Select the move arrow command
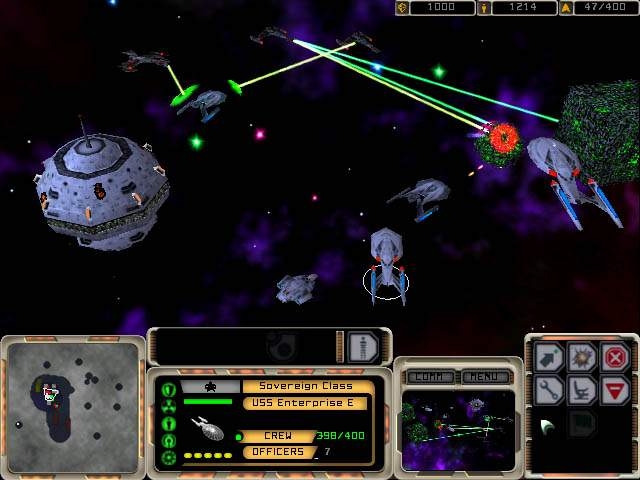The image size is (640, 480). coord(548,357)
